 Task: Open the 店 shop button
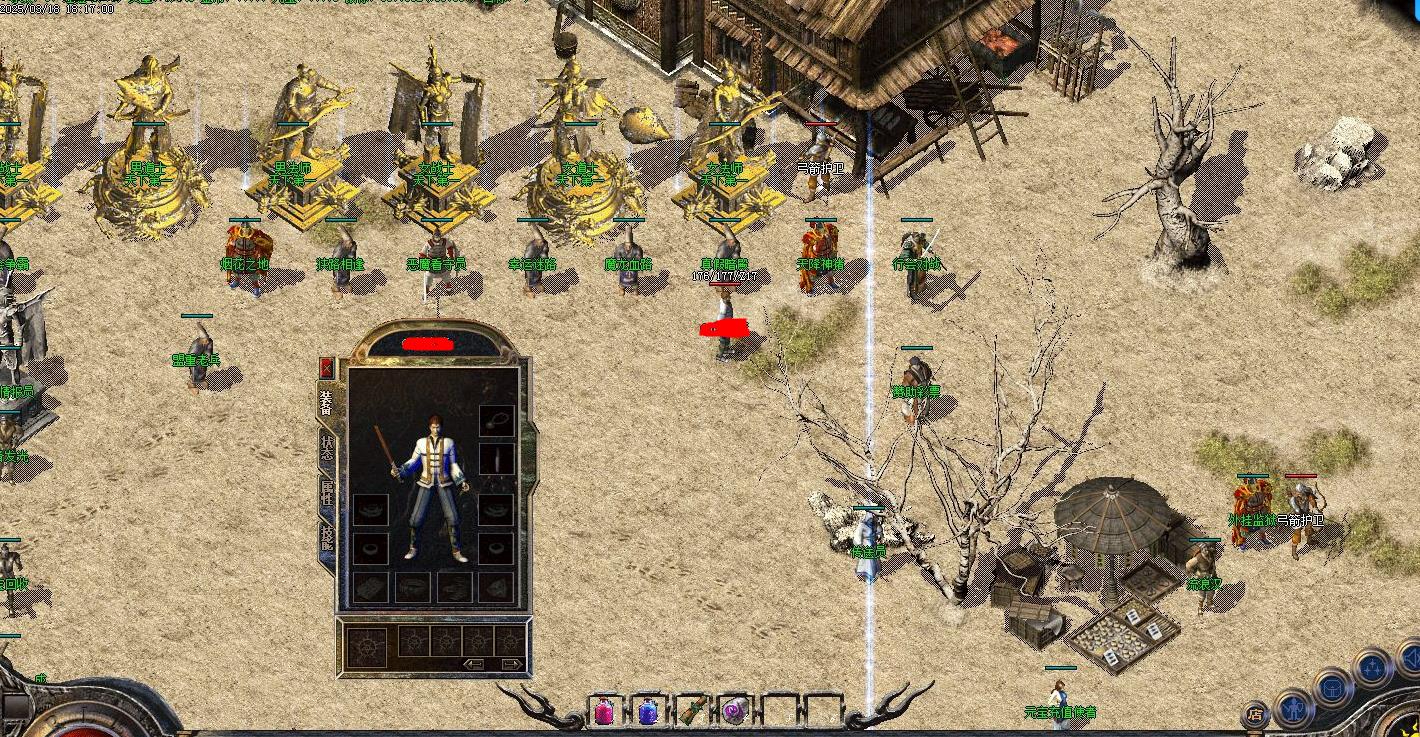1255,714
